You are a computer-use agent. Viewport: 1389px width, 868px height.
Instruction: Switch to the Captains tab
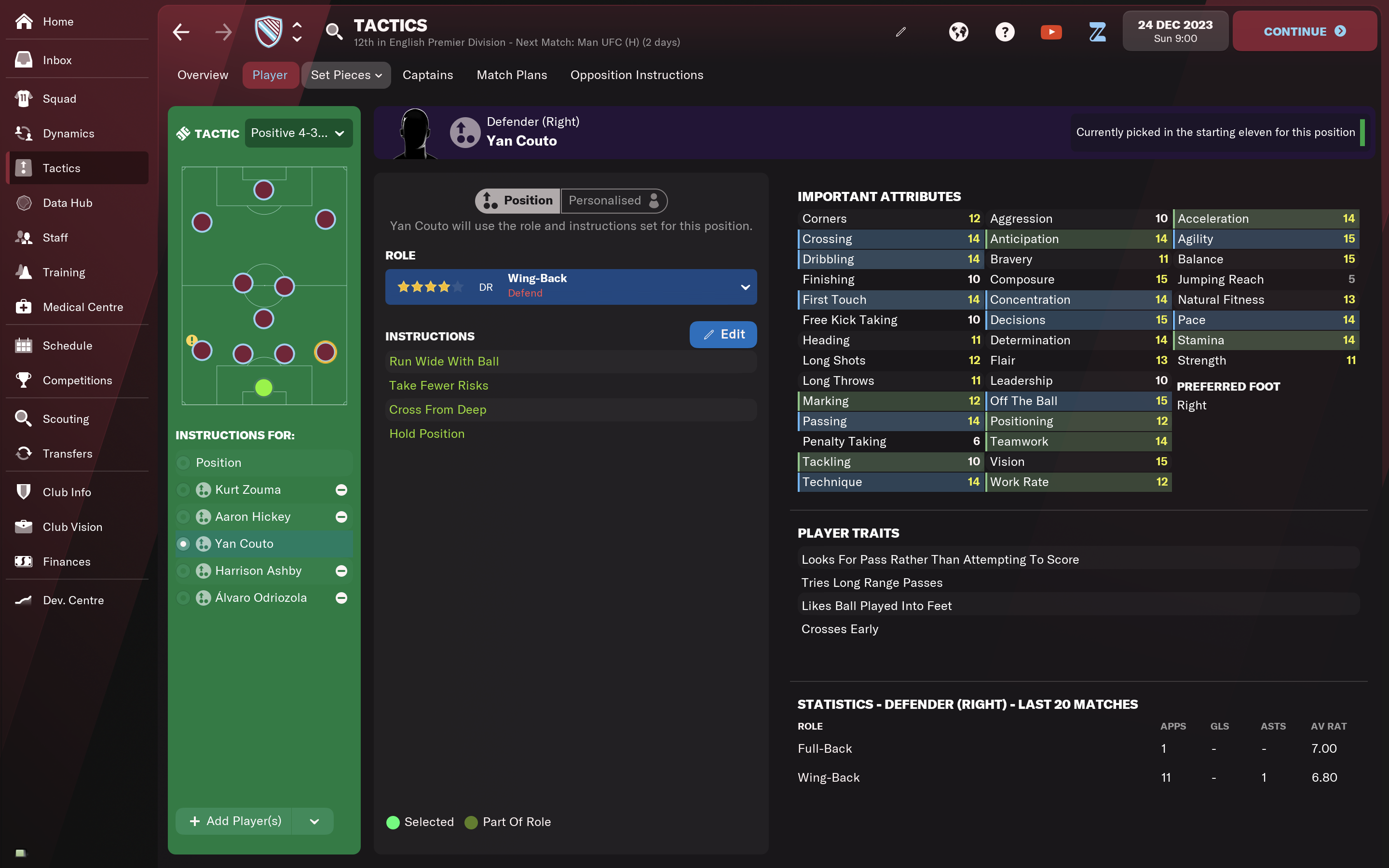coord(428,75)
